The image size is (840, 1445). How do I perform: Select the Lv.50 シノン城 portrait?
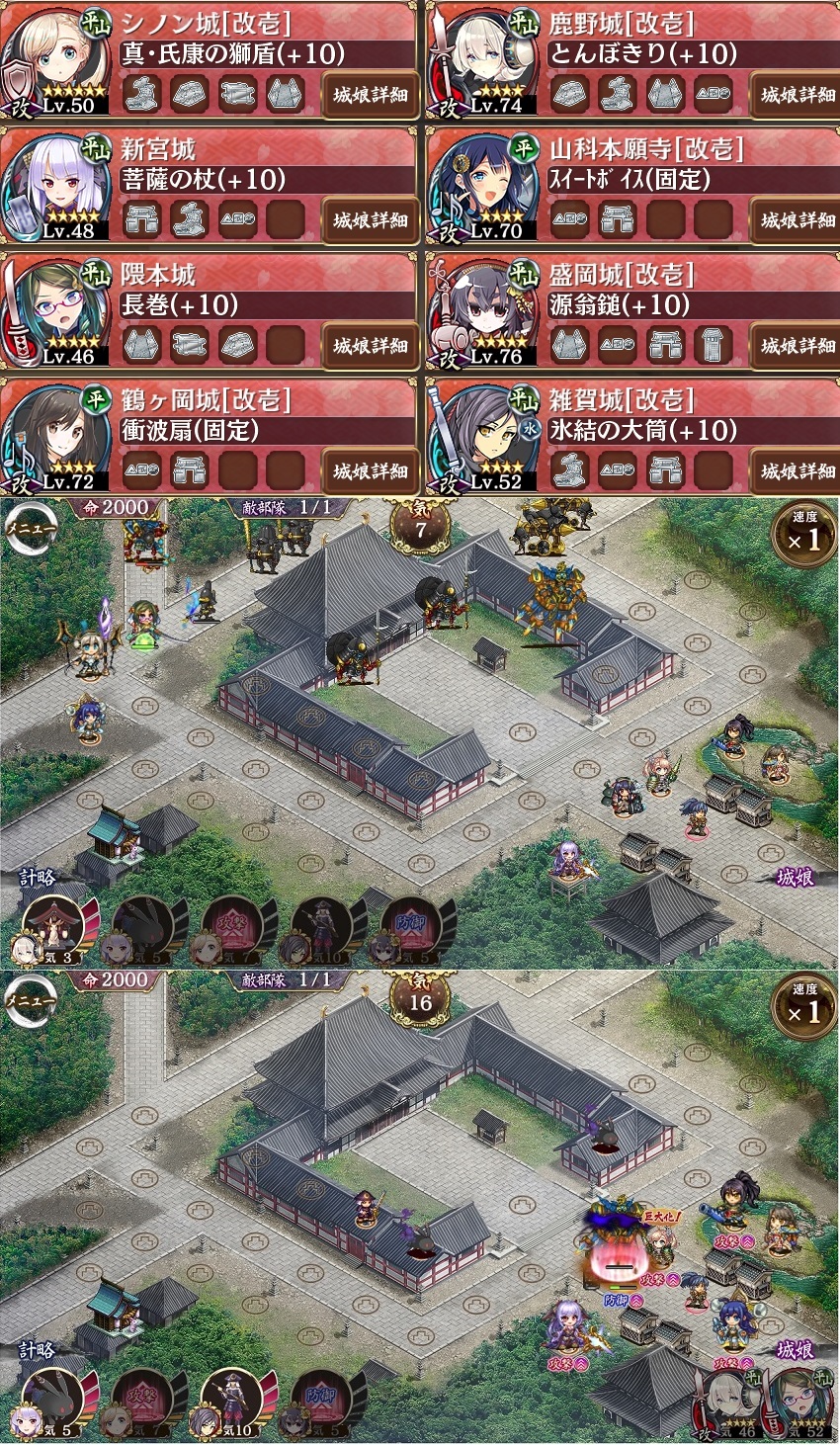(x=57, y=61)
